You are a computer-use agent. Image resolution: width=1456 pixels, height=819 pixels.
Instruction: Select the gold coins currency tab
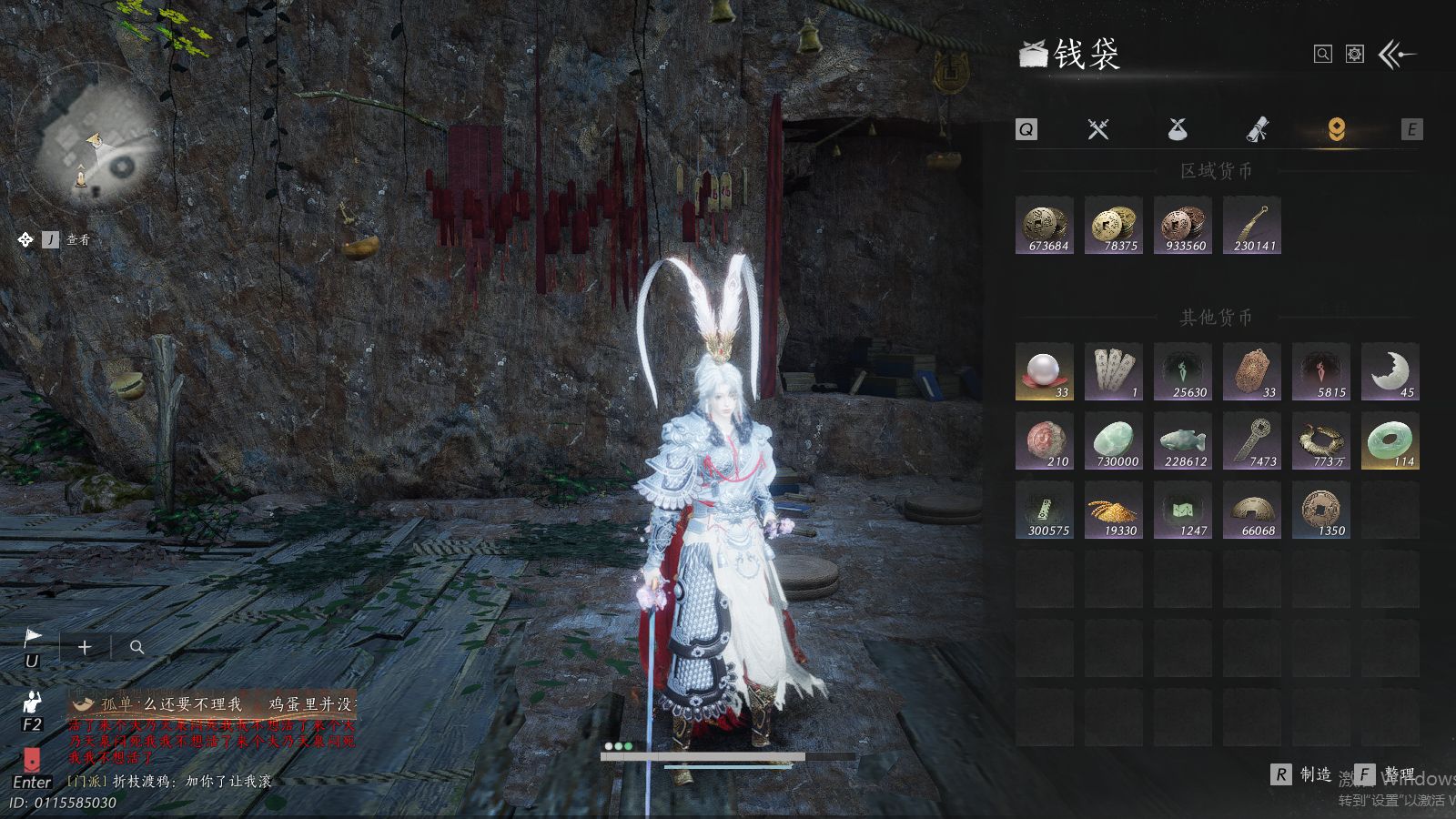pyautogui.click(x=1336, y=129)
